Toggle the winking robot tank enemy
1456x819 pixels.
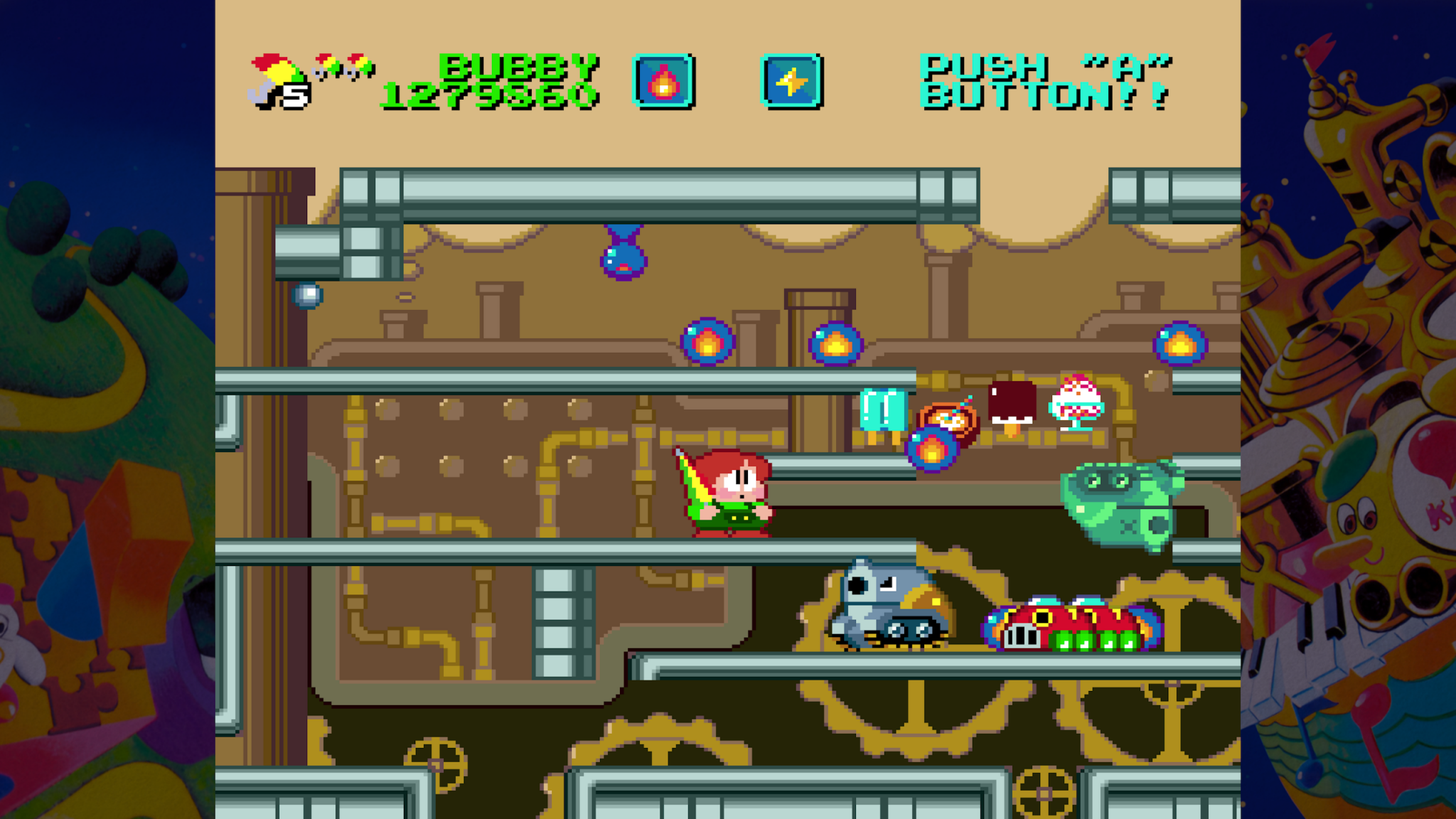(878, 604)
